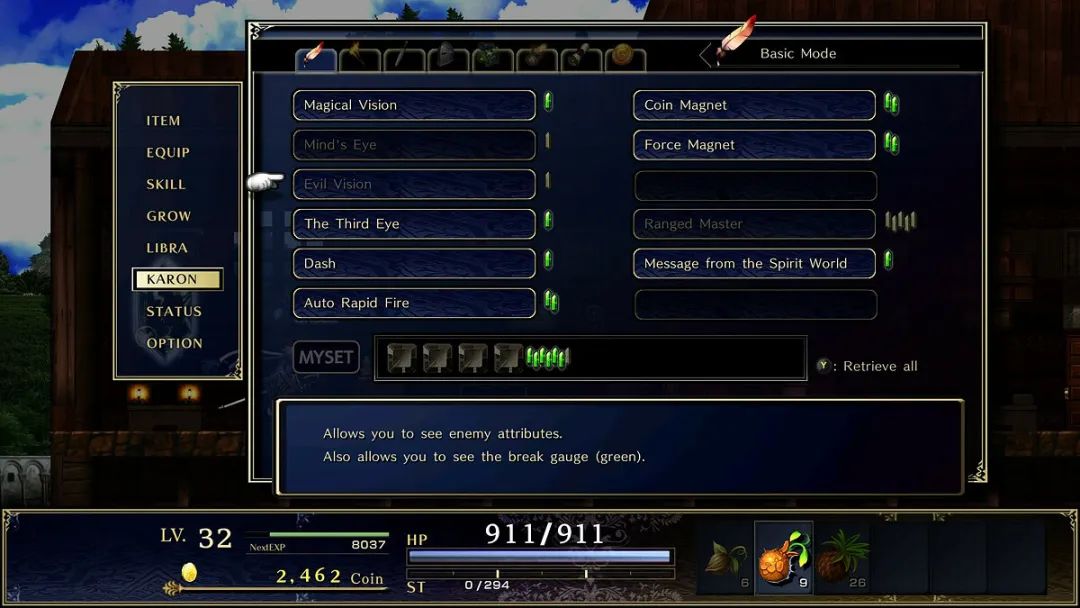Viewport: 1080px width, 608px height.
Task: Choose the LIBRA menu entry
Action: point(167,248)
